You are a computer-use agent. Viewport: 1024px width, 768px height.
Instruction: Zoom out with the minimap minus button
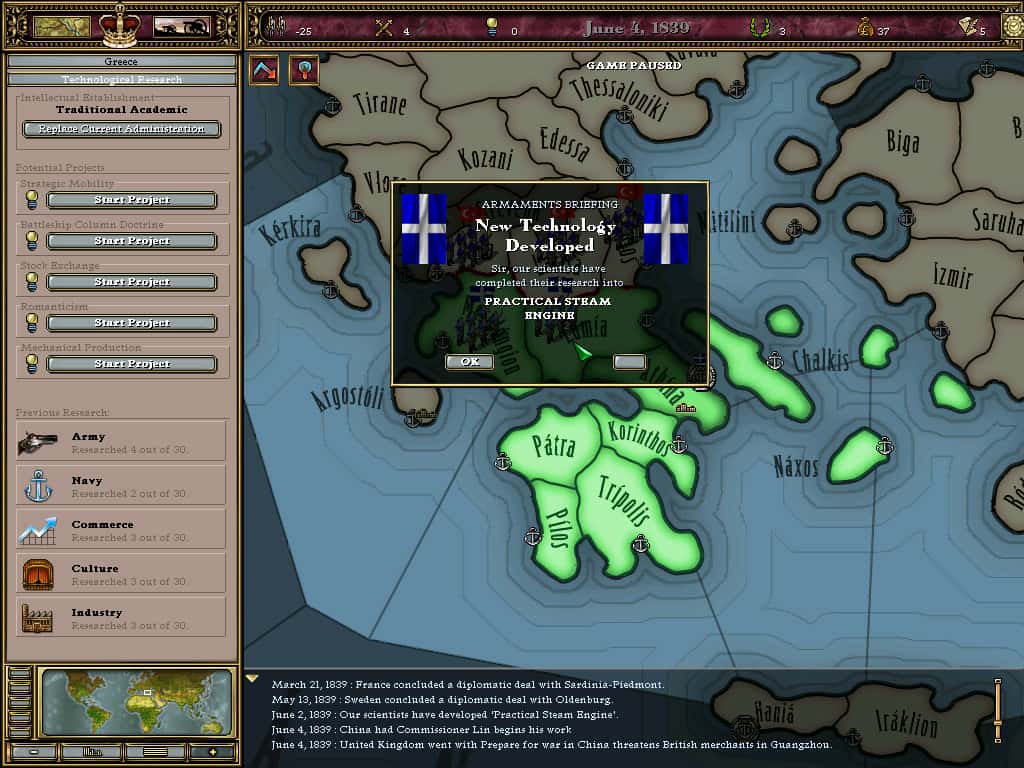point(34,751)
